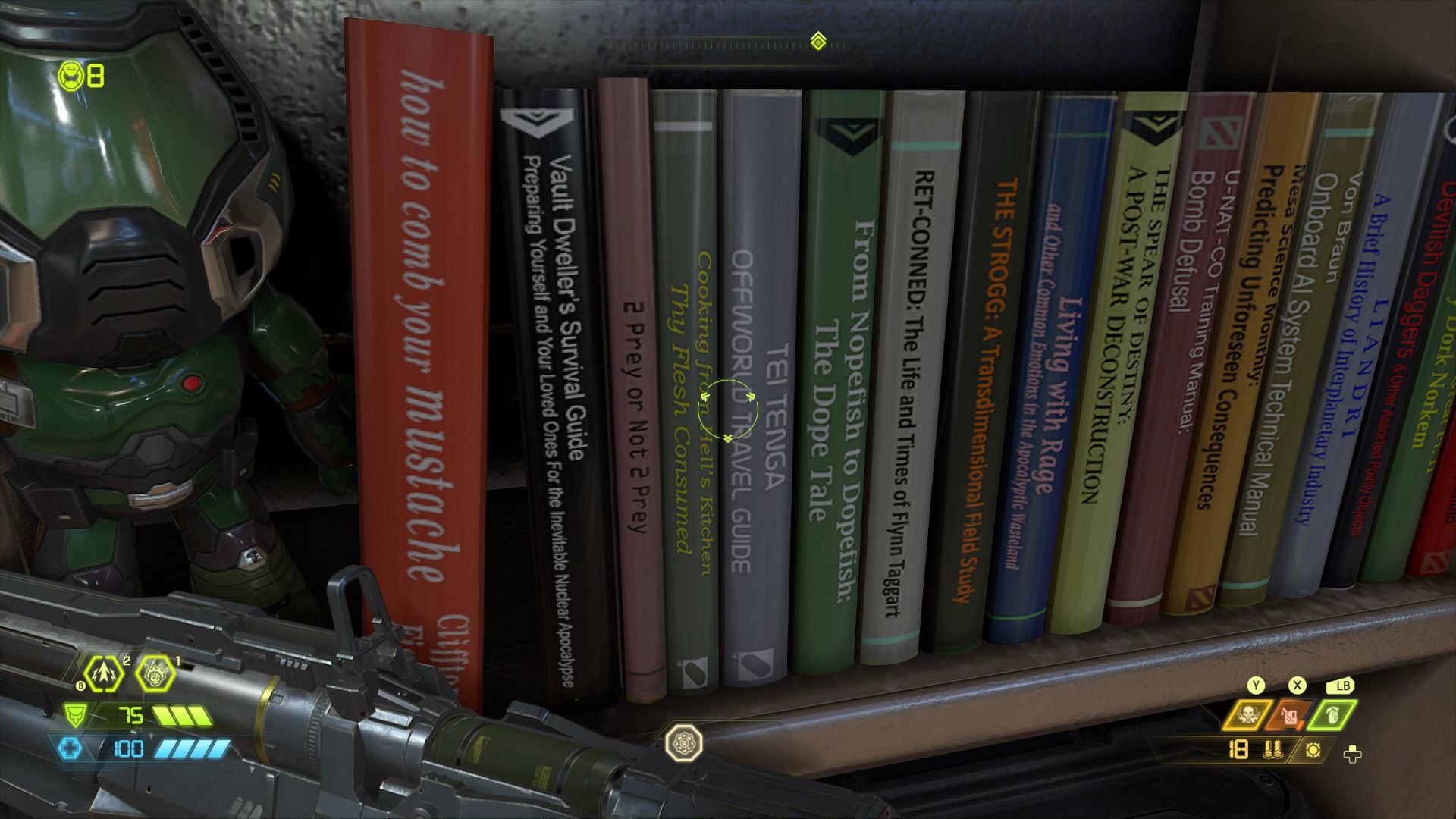Click the shotgun shells ammo icon beside 18
1456x819 pixels.
pyautogui.click(x=1273, y=750)
